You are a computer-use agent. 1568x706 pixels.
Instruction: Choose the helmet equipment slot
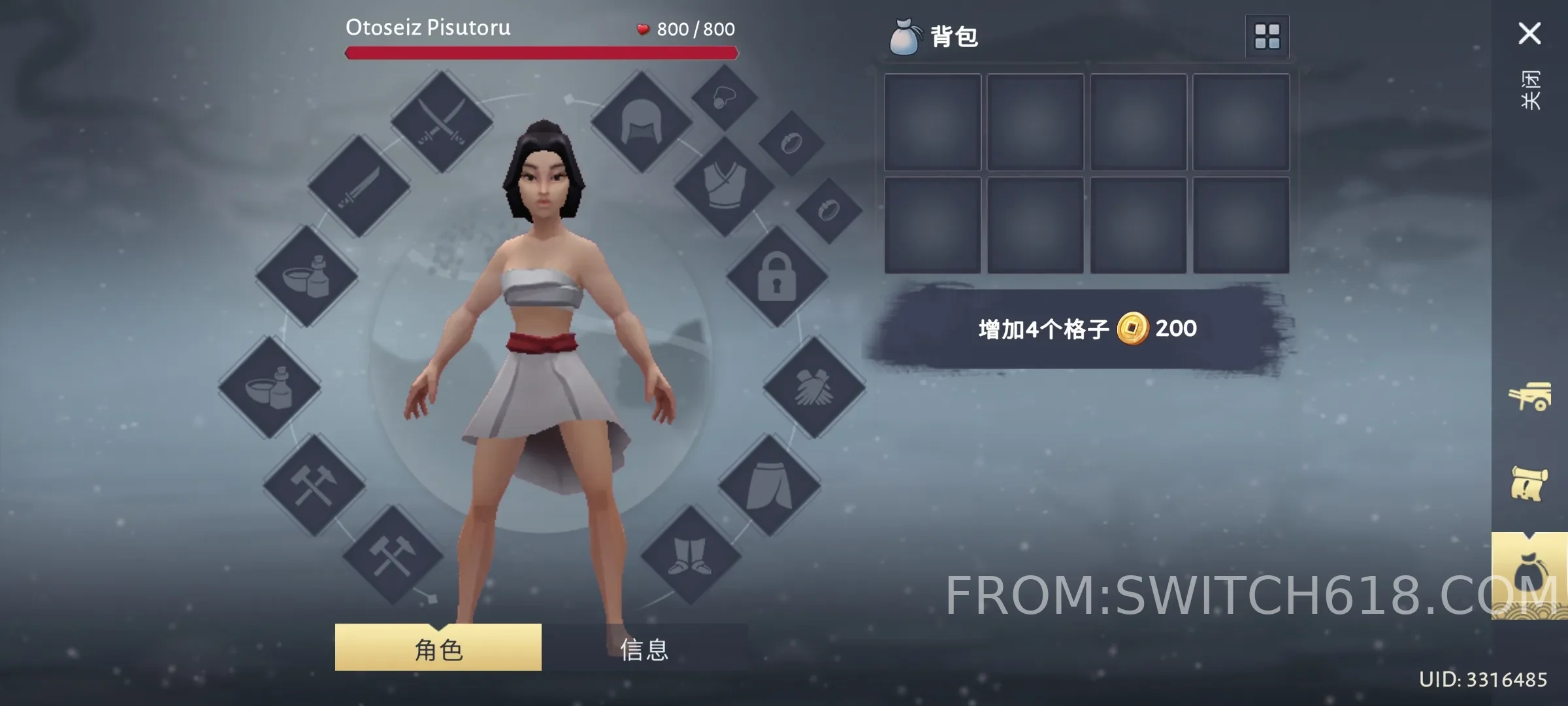[641, 122]
